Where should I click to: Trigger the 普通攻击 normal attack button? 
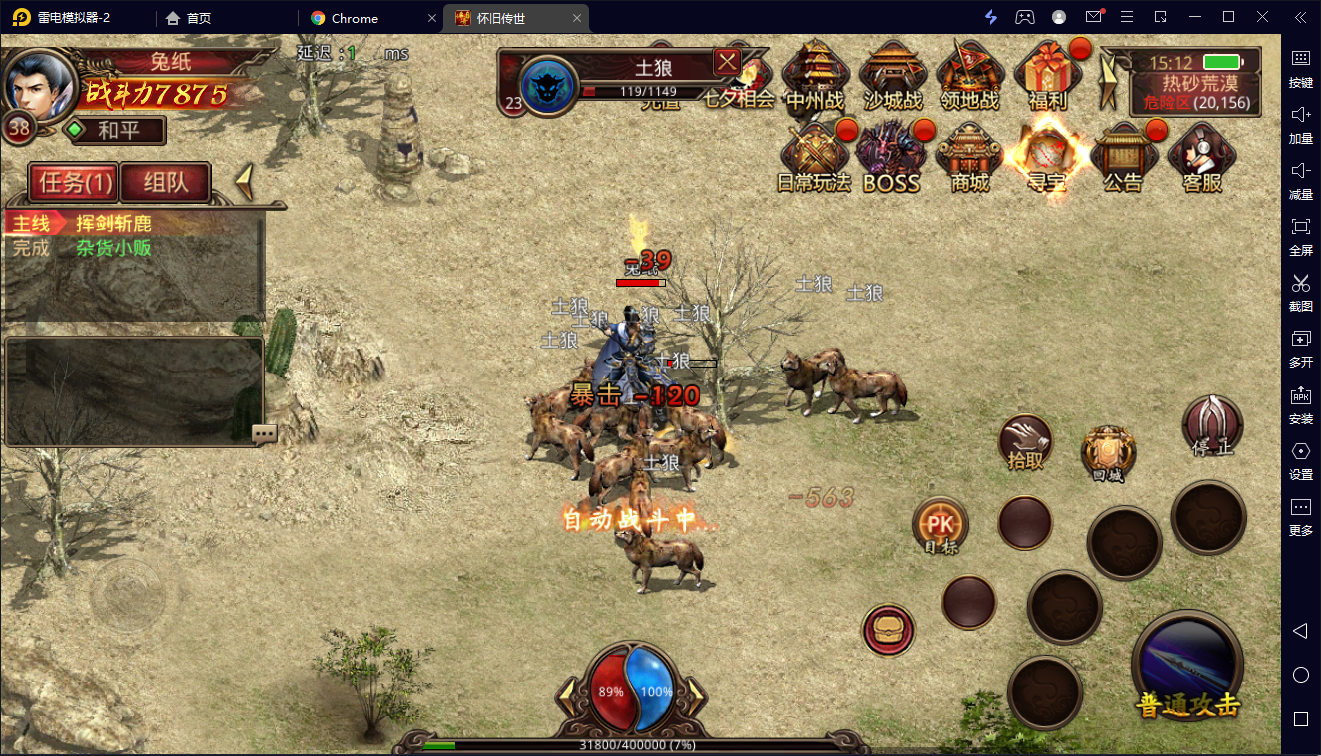click(x=1187, y=665)
